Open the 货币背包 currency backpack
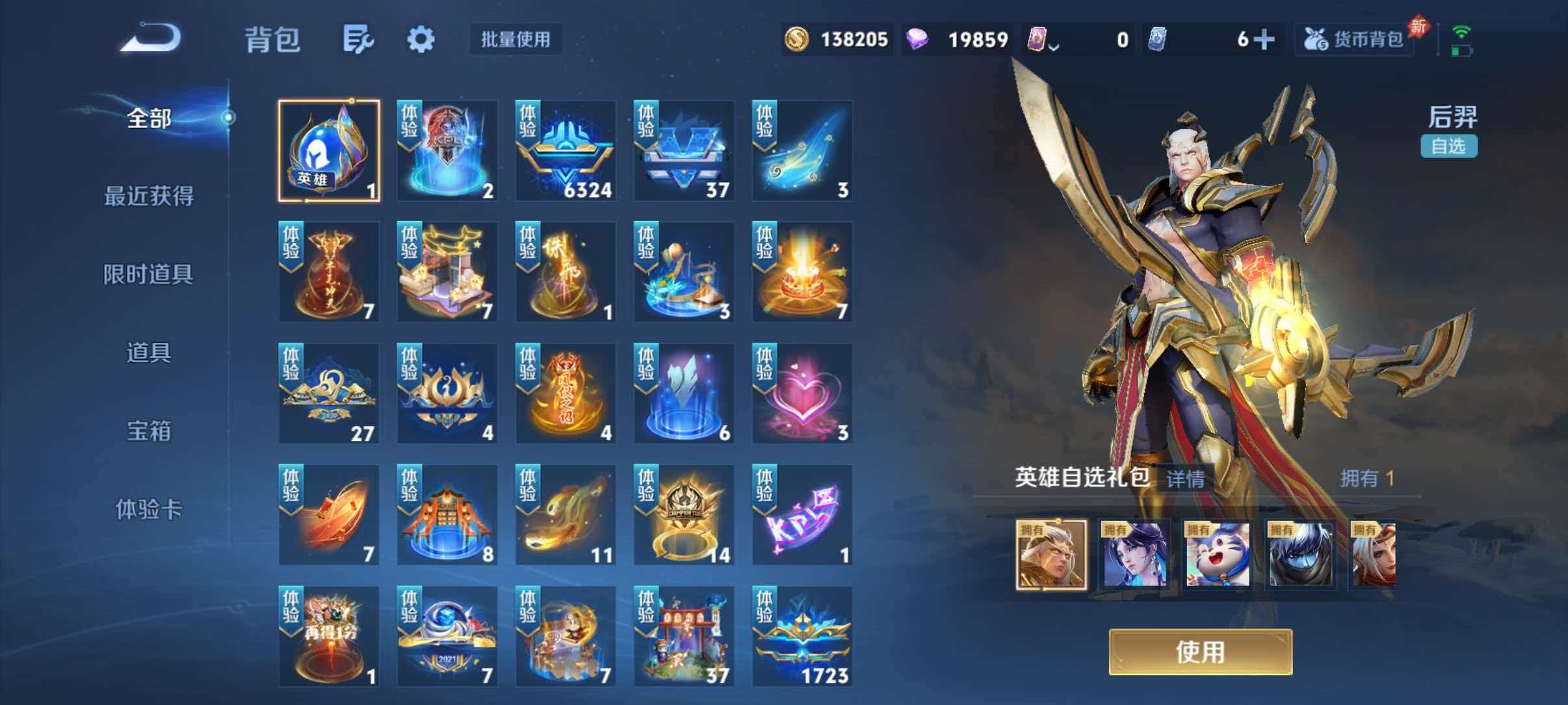1568x705 pixels. coord(1353,39)
